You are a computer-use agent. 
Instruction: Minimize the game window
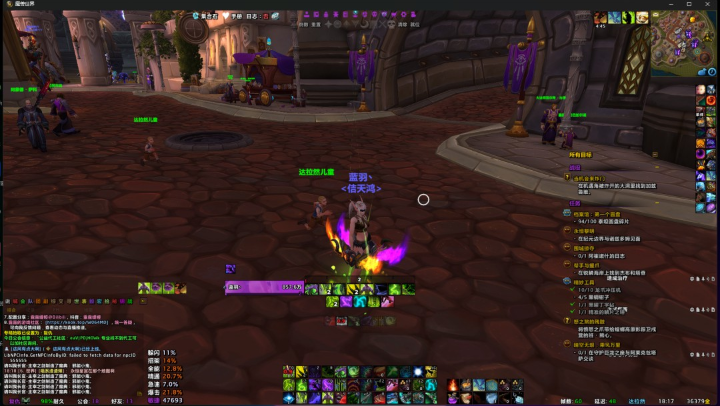tap(673, 5)
